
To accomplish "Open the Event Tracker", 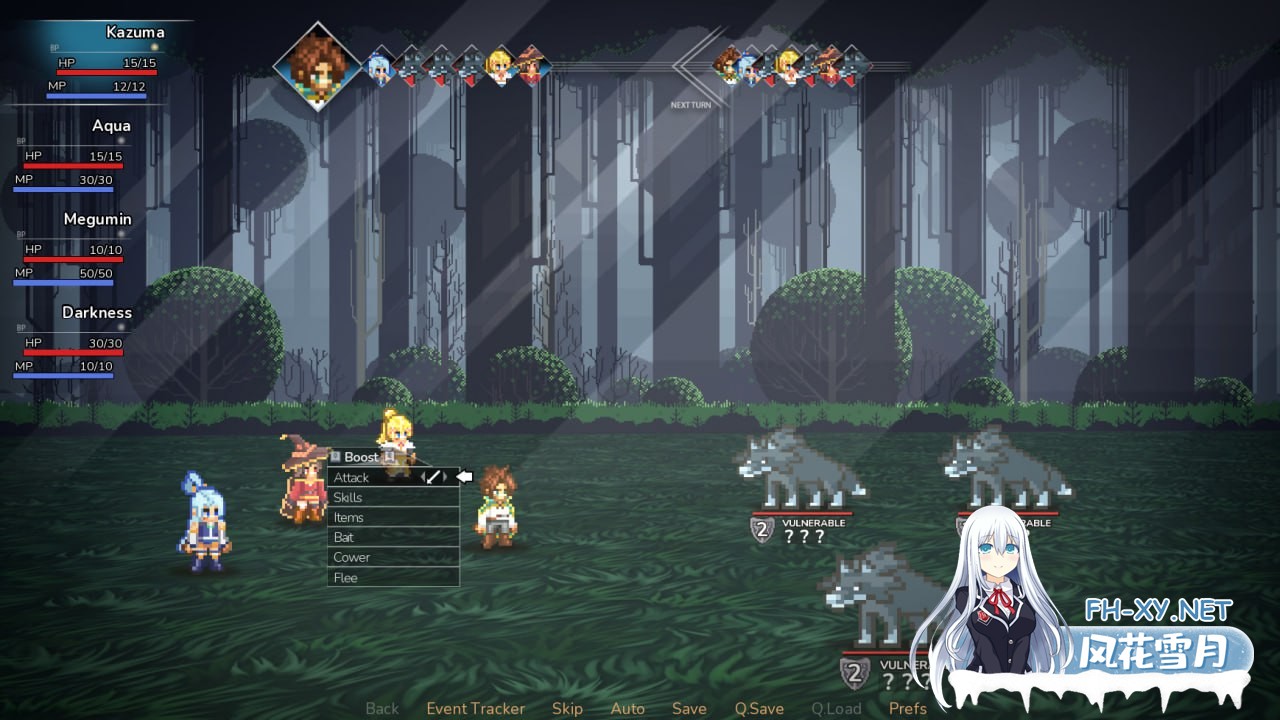I will pyautogui.click(x=475, y=708).
